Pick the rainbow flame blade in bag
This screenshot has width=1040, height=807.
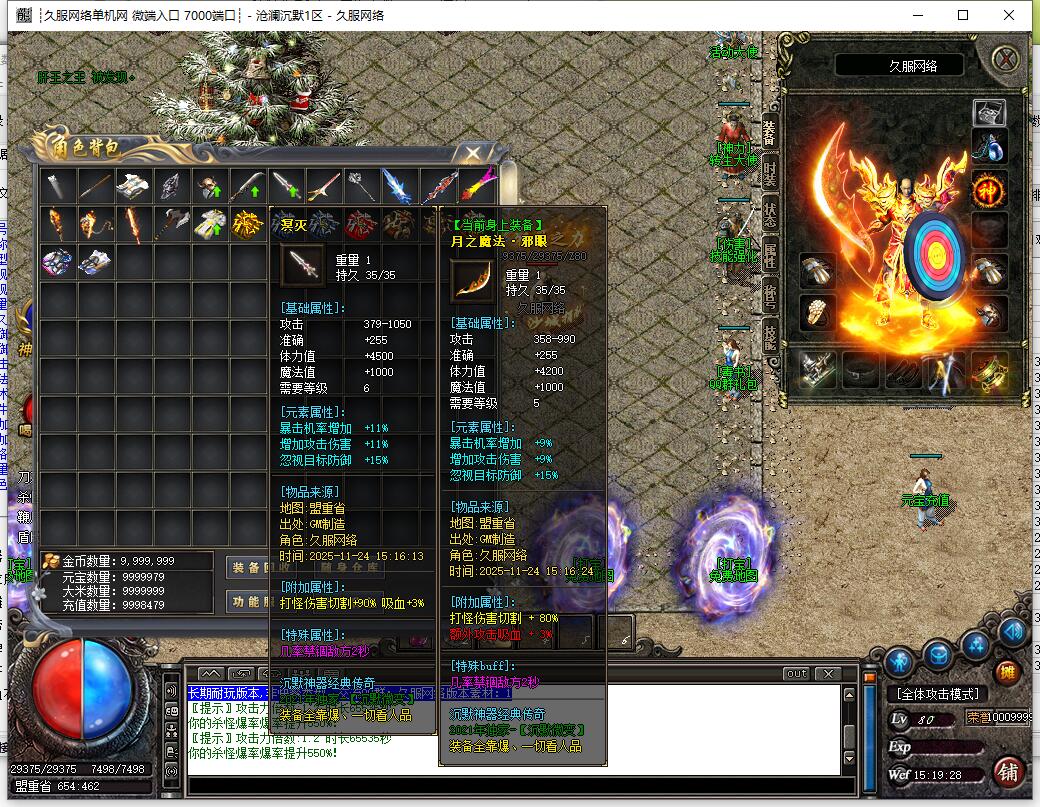click(475, 186)
